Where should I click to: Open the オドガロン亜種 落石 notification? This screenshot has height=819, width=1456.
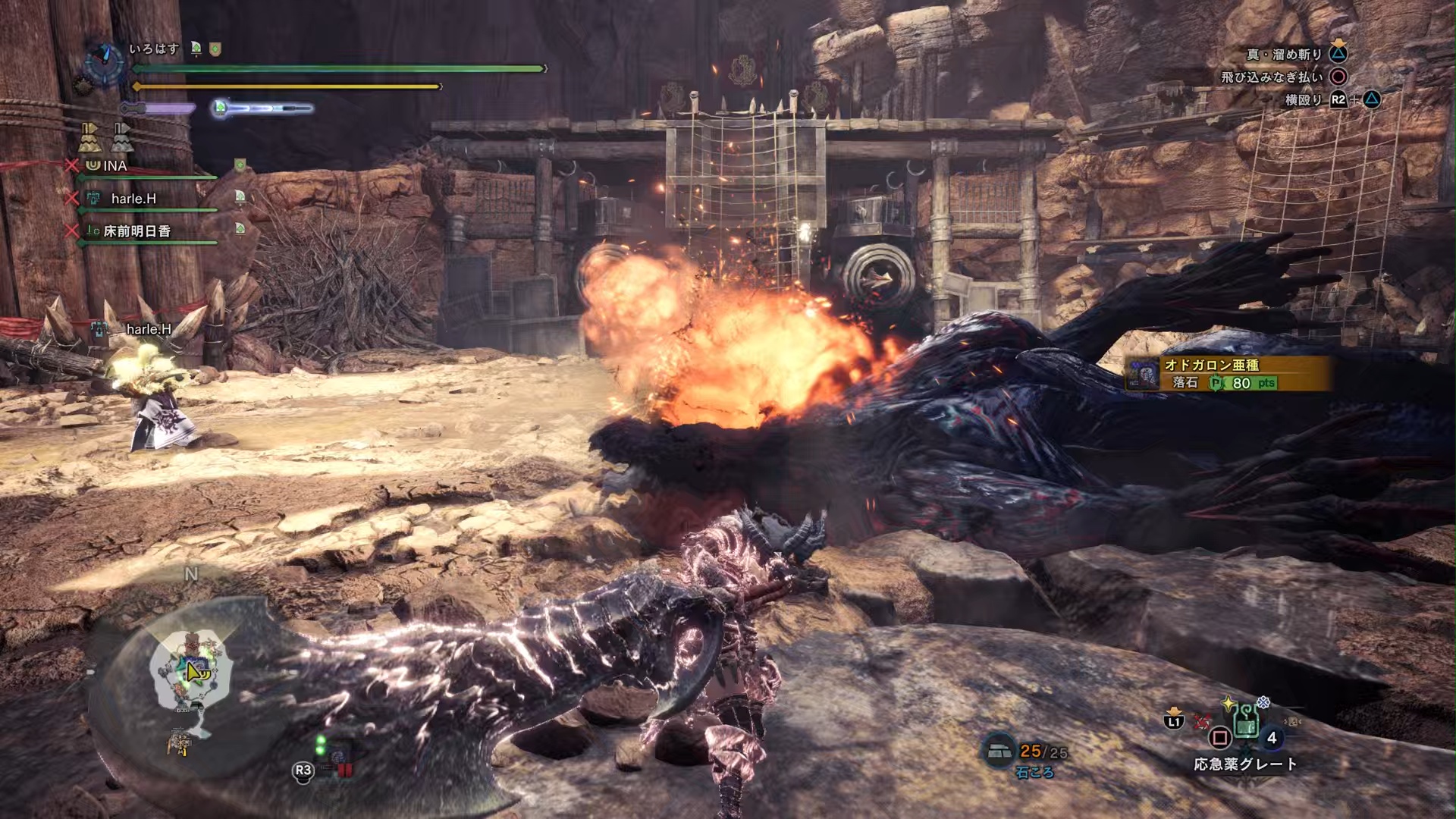(1228, 374)
